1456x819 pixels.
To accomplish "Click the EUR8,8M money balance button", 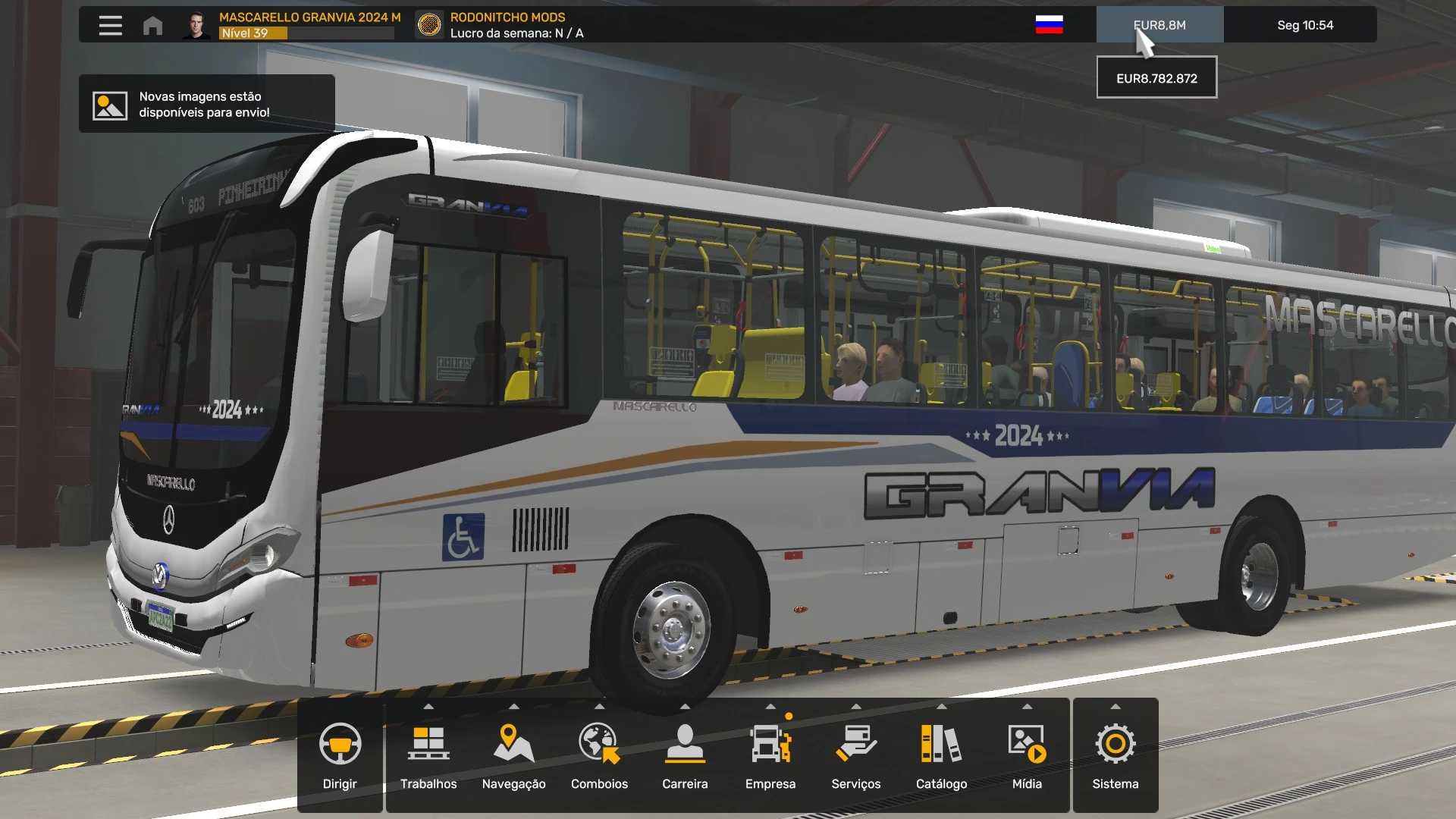I will pos(1159,25).
